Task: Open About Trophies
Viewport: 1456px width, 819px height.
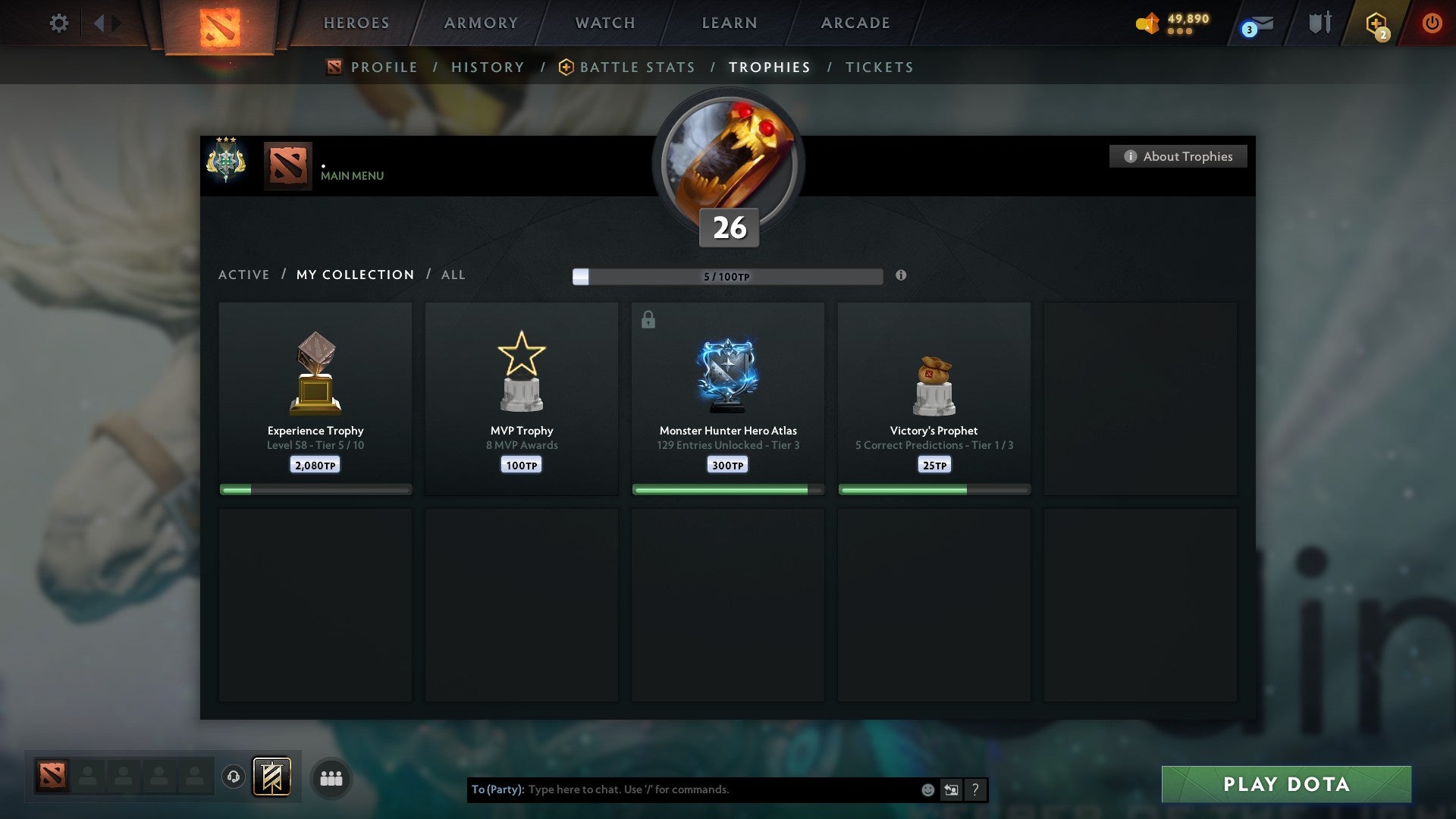Action: (1178, 156)
